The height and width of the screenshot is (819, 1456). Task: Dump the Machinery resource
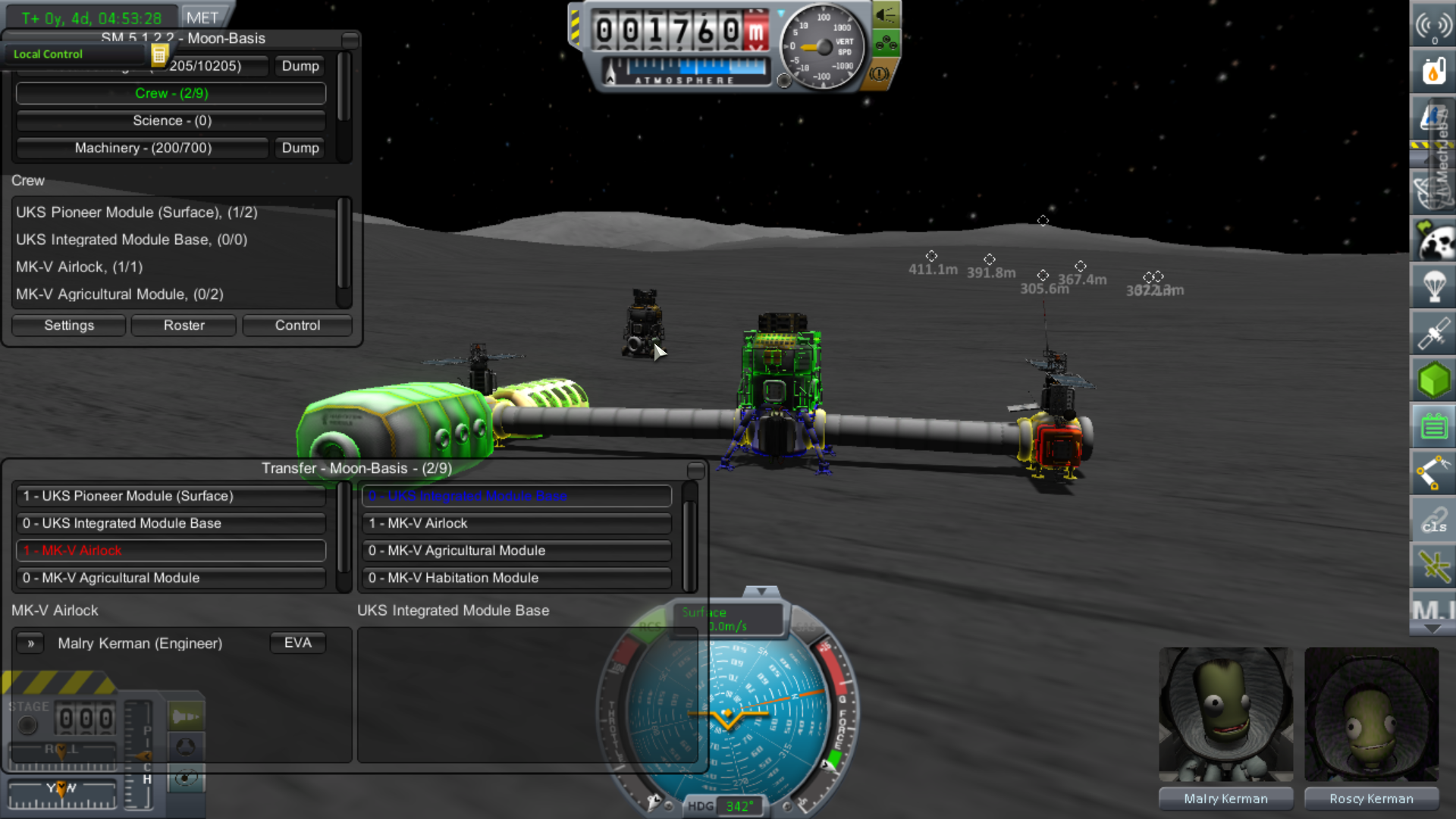[300, 148]
